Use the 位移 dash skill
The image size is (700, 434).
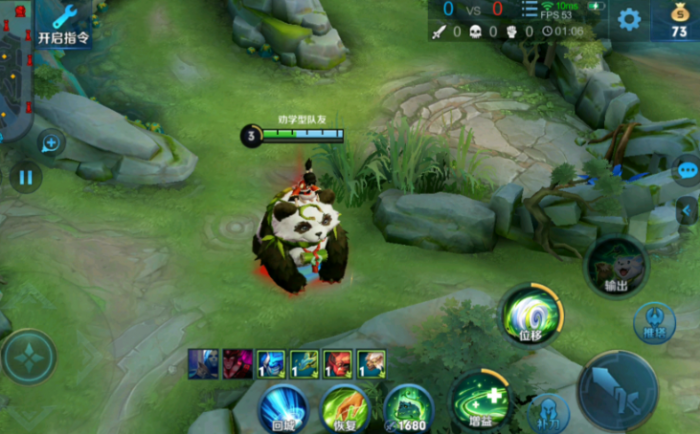(x=531, y=315)
